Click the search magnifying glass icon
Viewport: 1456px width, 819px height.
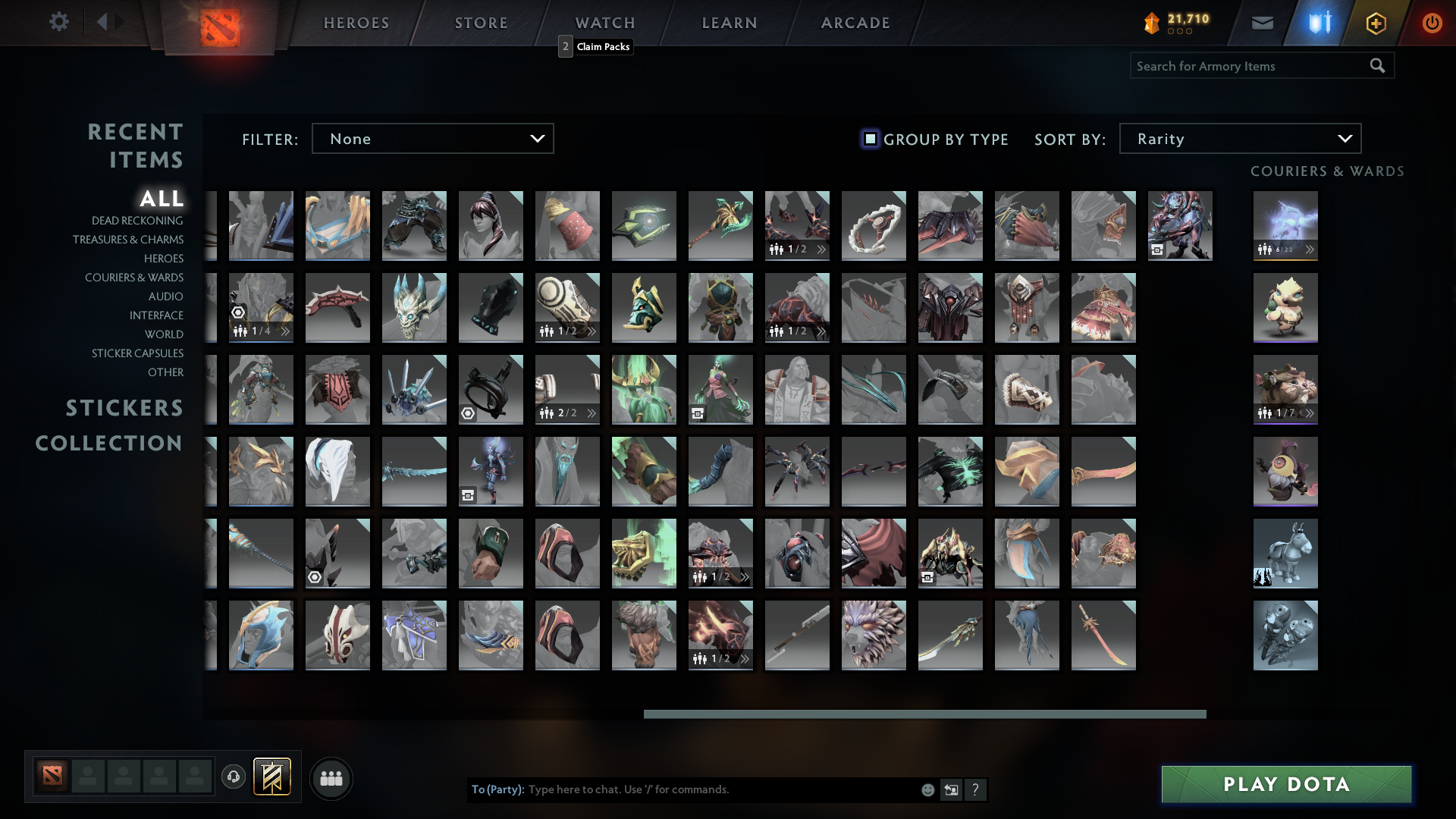1377,65
